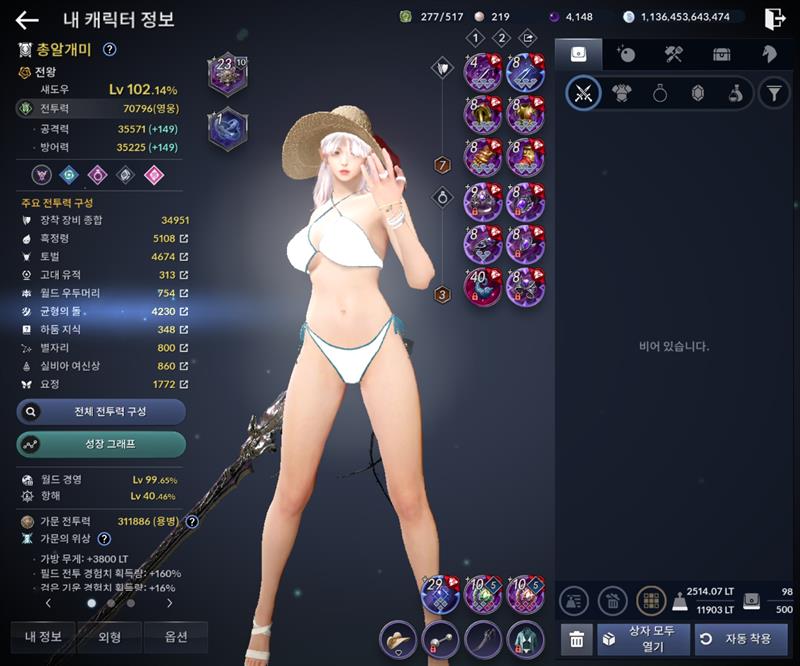The image size is (800, 666).
Task: Open the 흑정령 detail link
Action: 183,239
